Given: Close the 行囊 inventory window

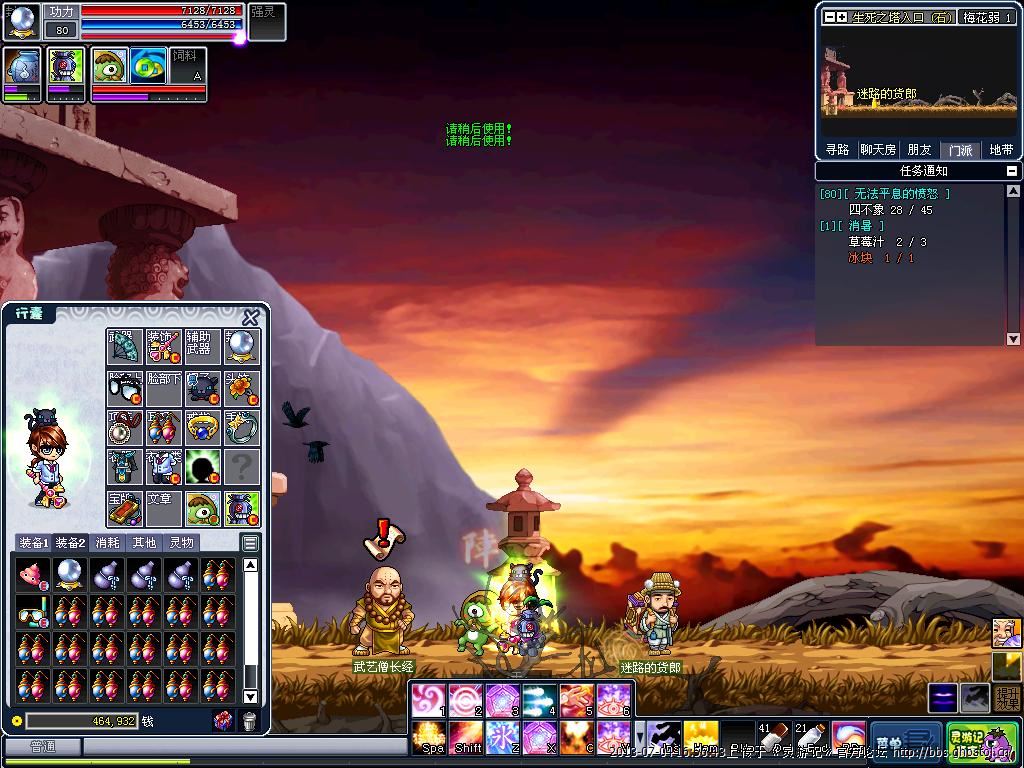Looking at the screenshot, I should (251, 317).
